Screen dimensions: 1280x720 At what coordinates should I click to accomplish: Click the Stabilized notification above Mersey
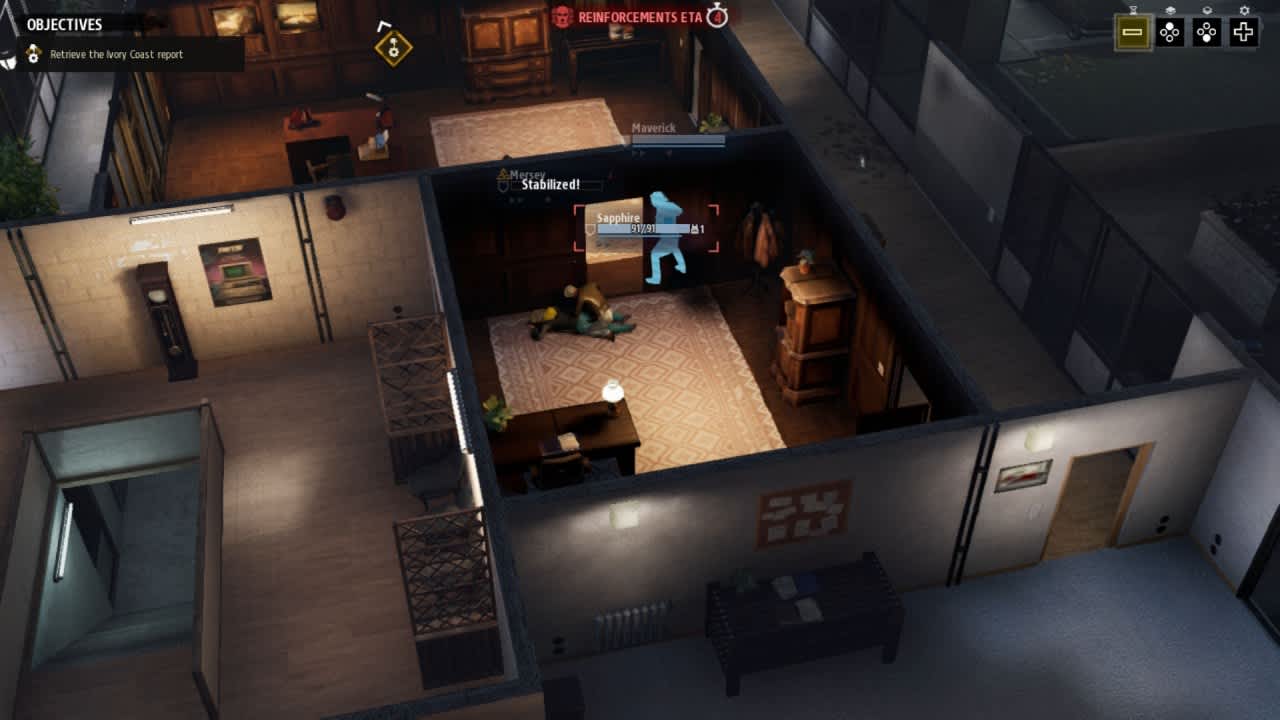pos(550,185)
